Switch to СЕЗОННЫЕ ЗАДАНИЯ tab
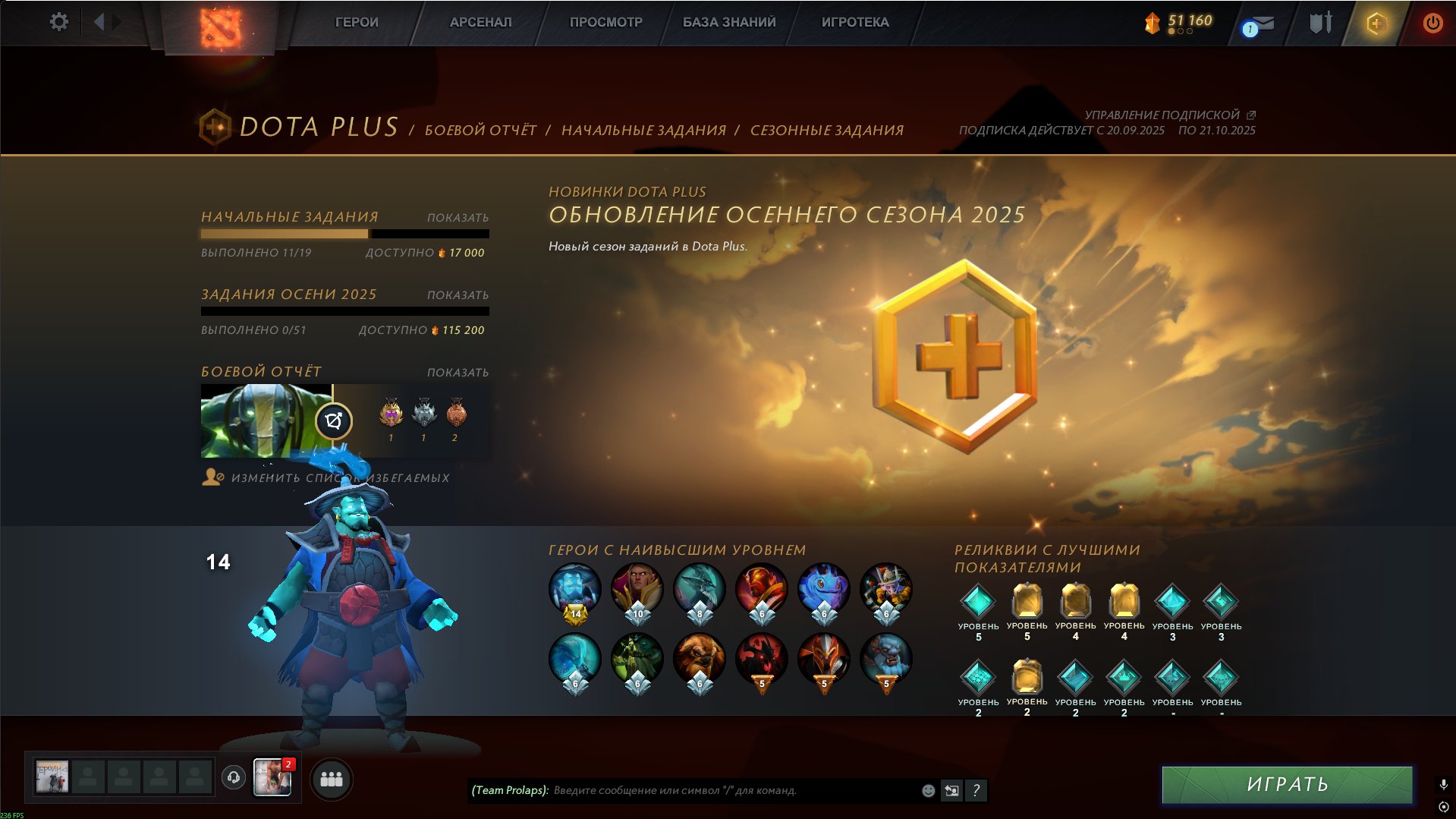Screen dimensions: 1456x819 (x=826, y=130)
